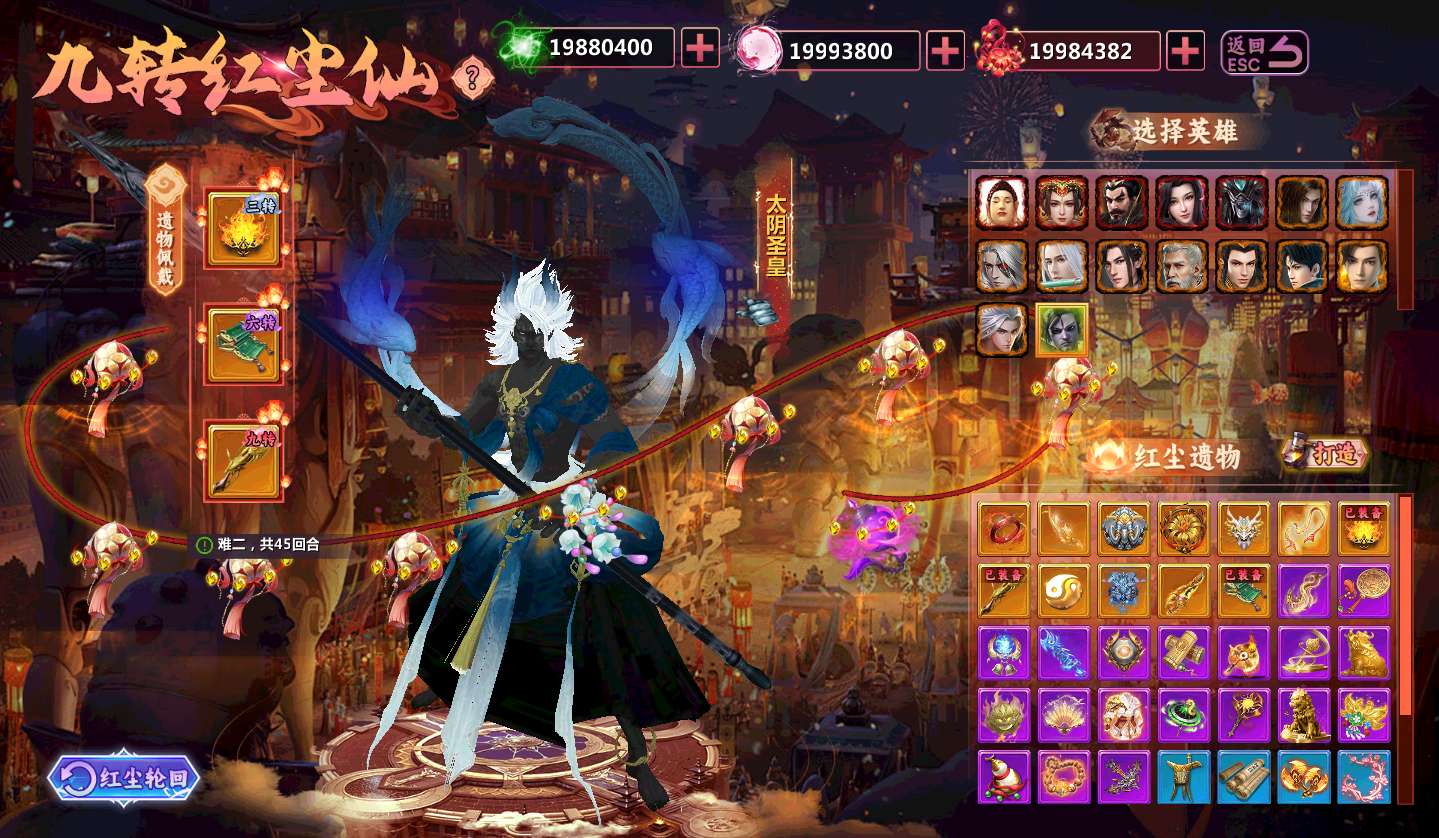
Task: Open the question mark help icon
Action: pos(473,75)
